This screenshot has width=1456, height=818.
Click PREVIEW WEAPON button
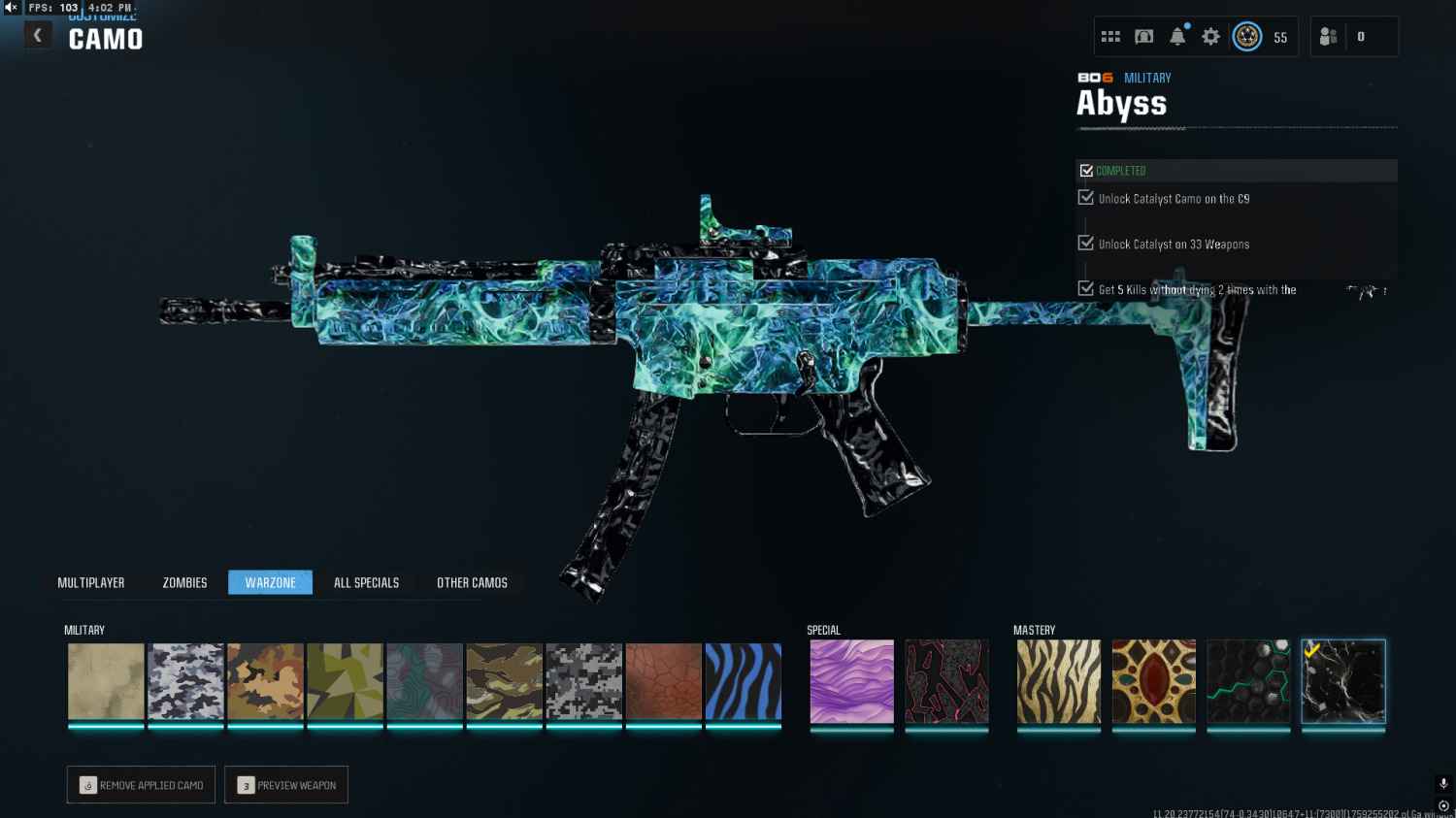[x=285, y=785]
